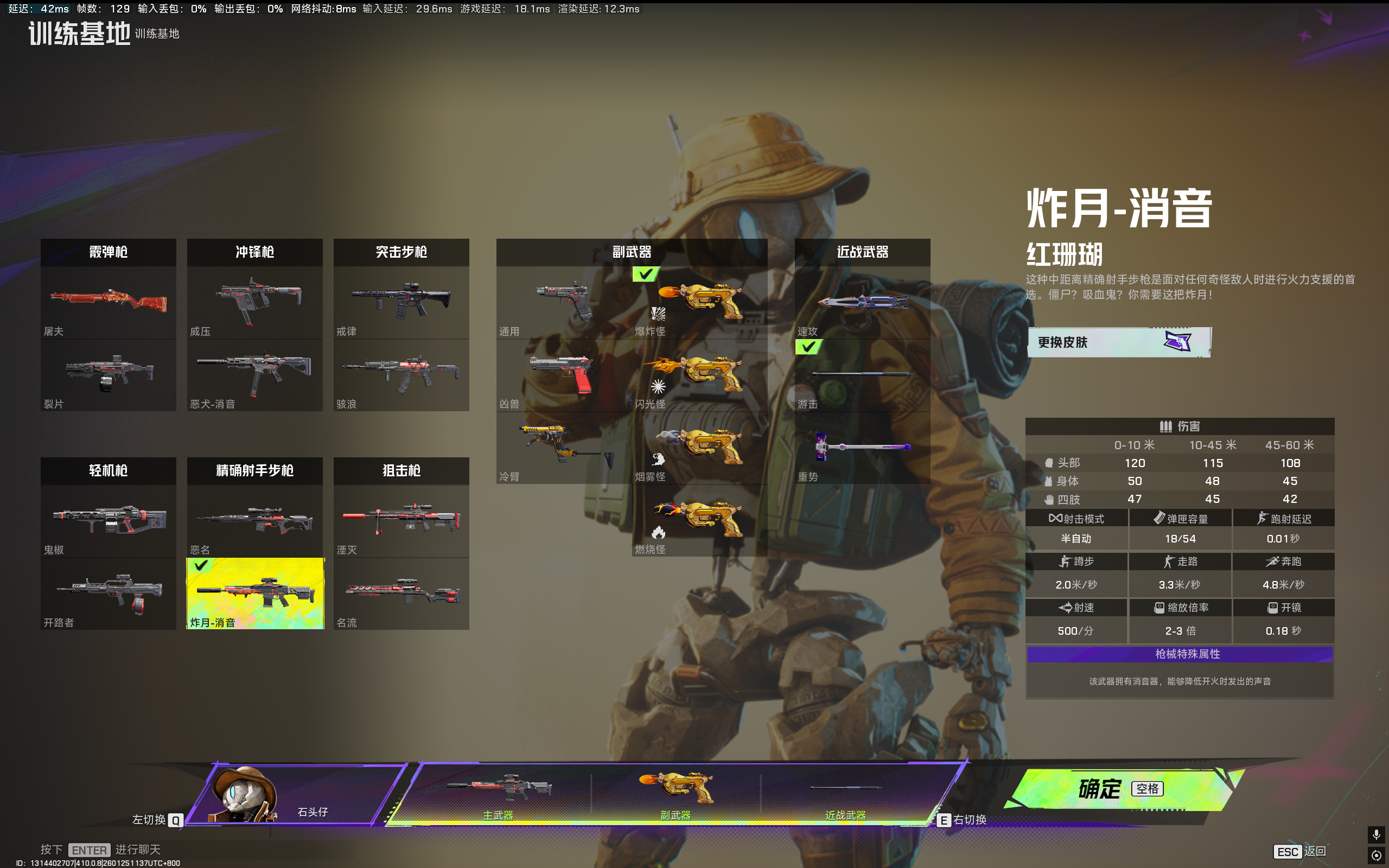The height and width of the screenshot is (868, 1389).
Task: Select the 恶名 marksman rifle
Action: [254, 521]
